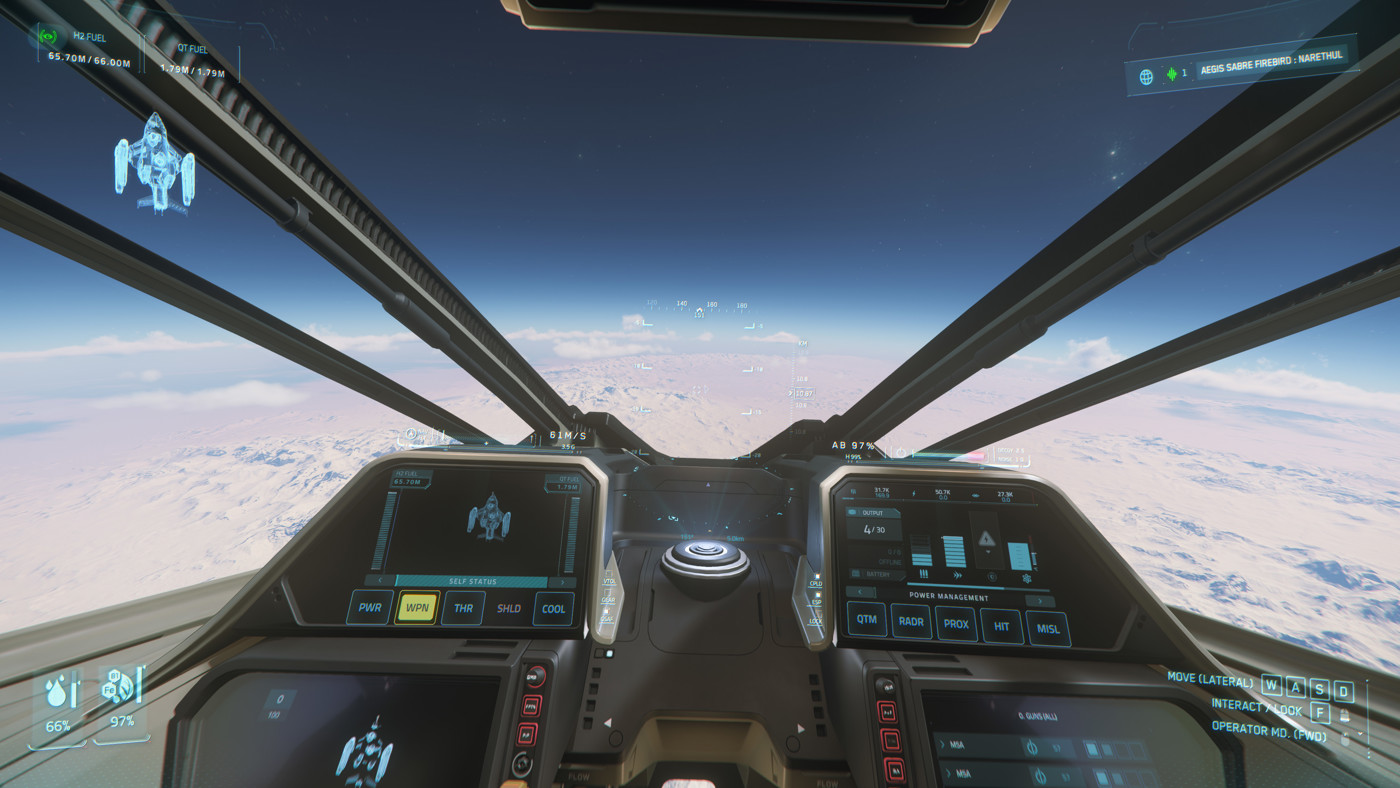
Task: Toggle the GEAR landing indicator
Action: click(608, 599)
